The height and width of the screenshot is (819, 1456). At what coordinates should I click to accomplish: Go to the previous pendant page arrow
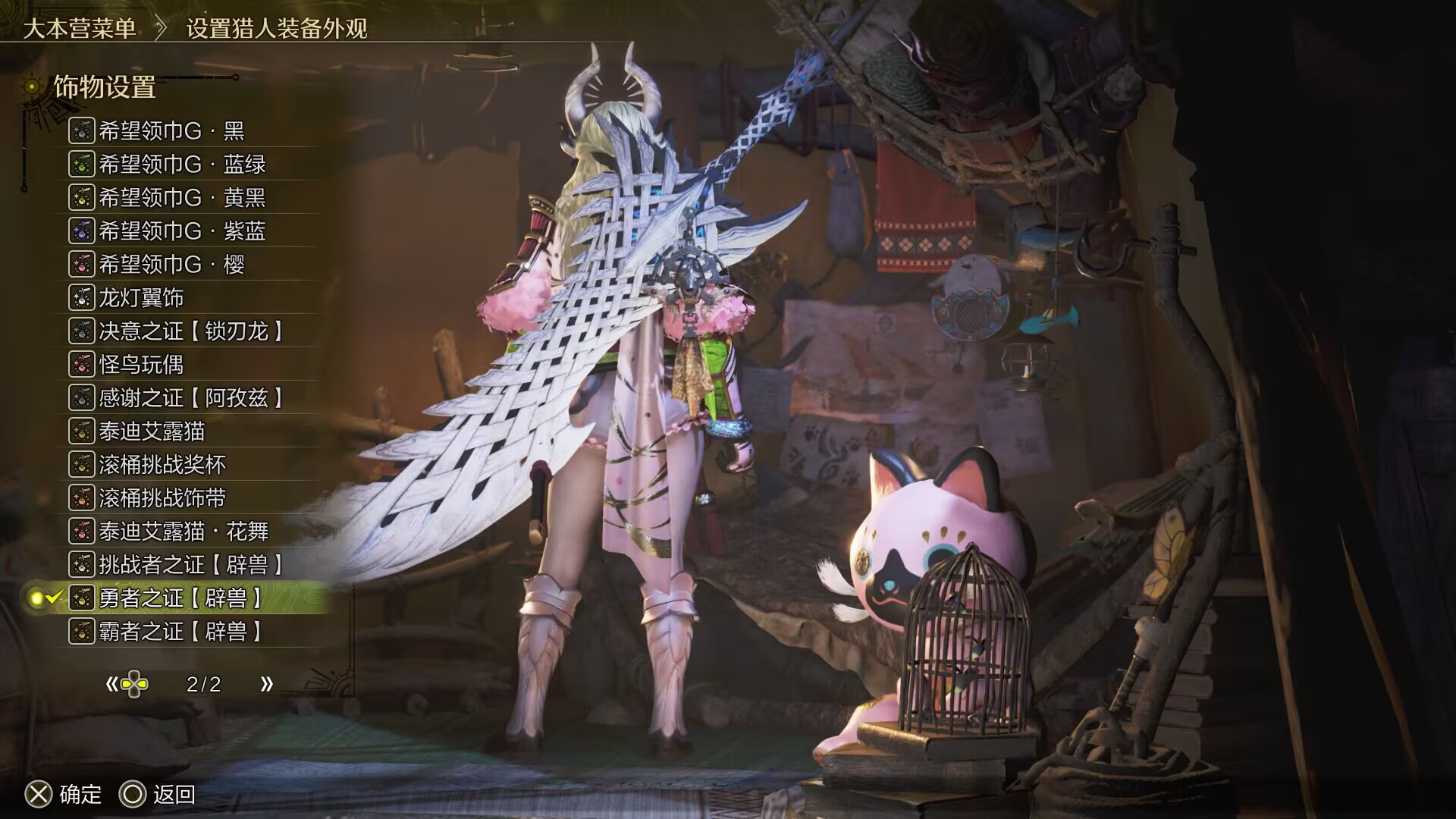(112, 685)
